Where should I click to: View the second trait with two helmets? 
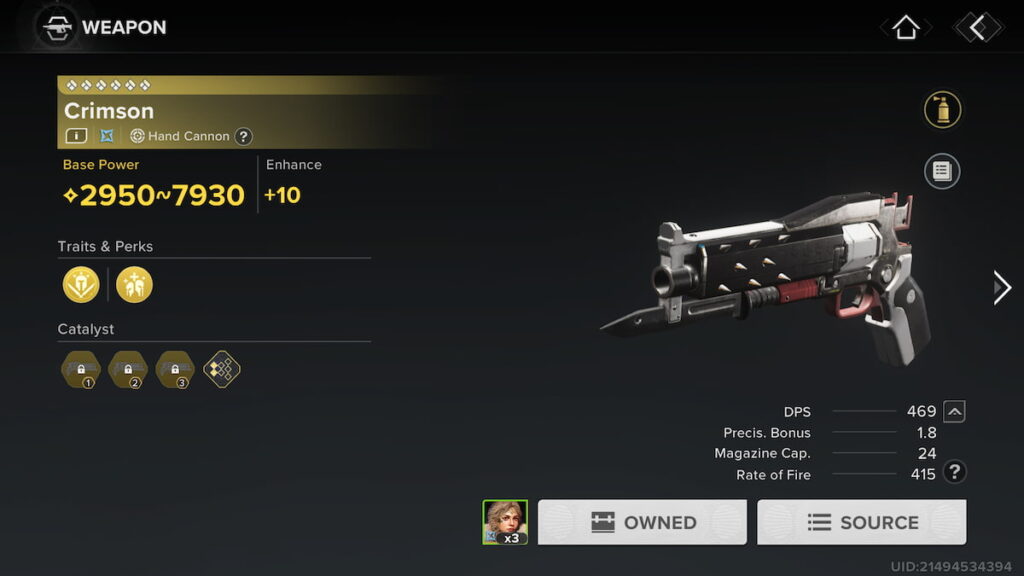pos(134,285)
